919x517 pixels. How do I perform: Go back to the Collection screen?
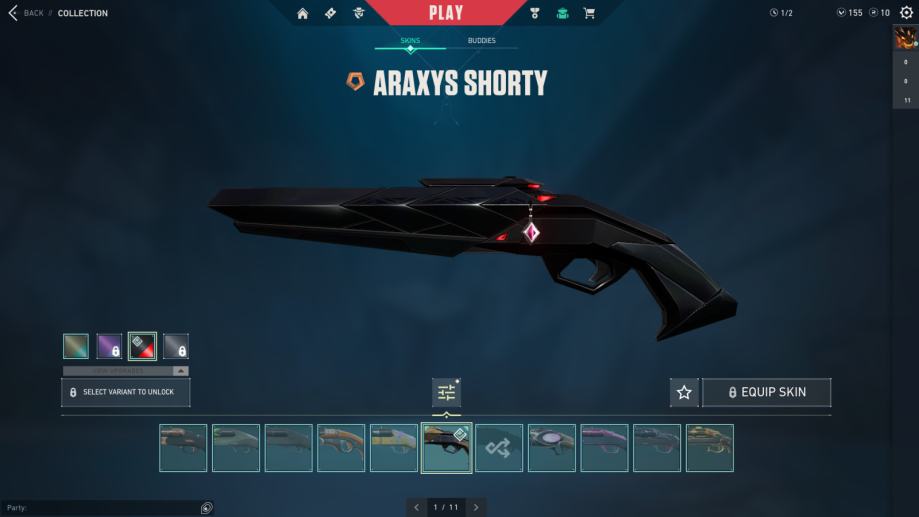point(30,13)
